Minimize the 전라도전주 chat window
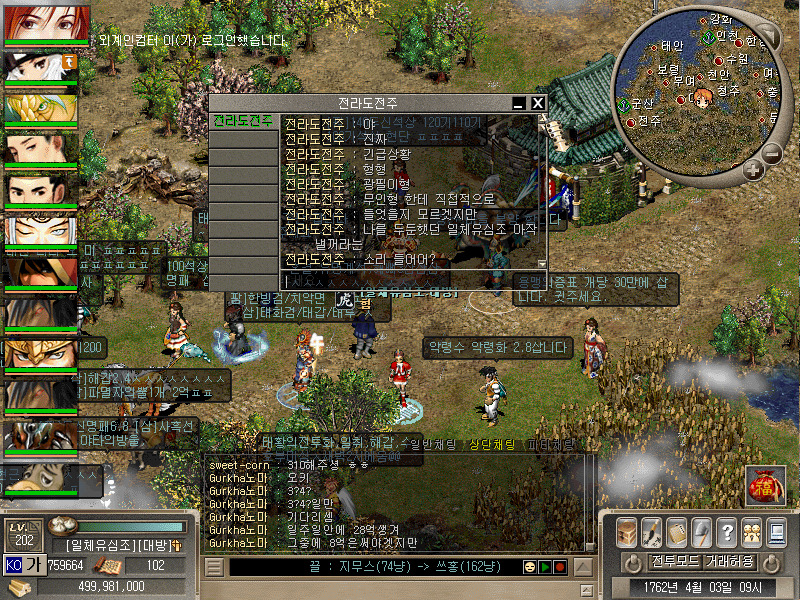Viewport: 800px width, 600px height. pyautogui.click(x=518, y=103)
